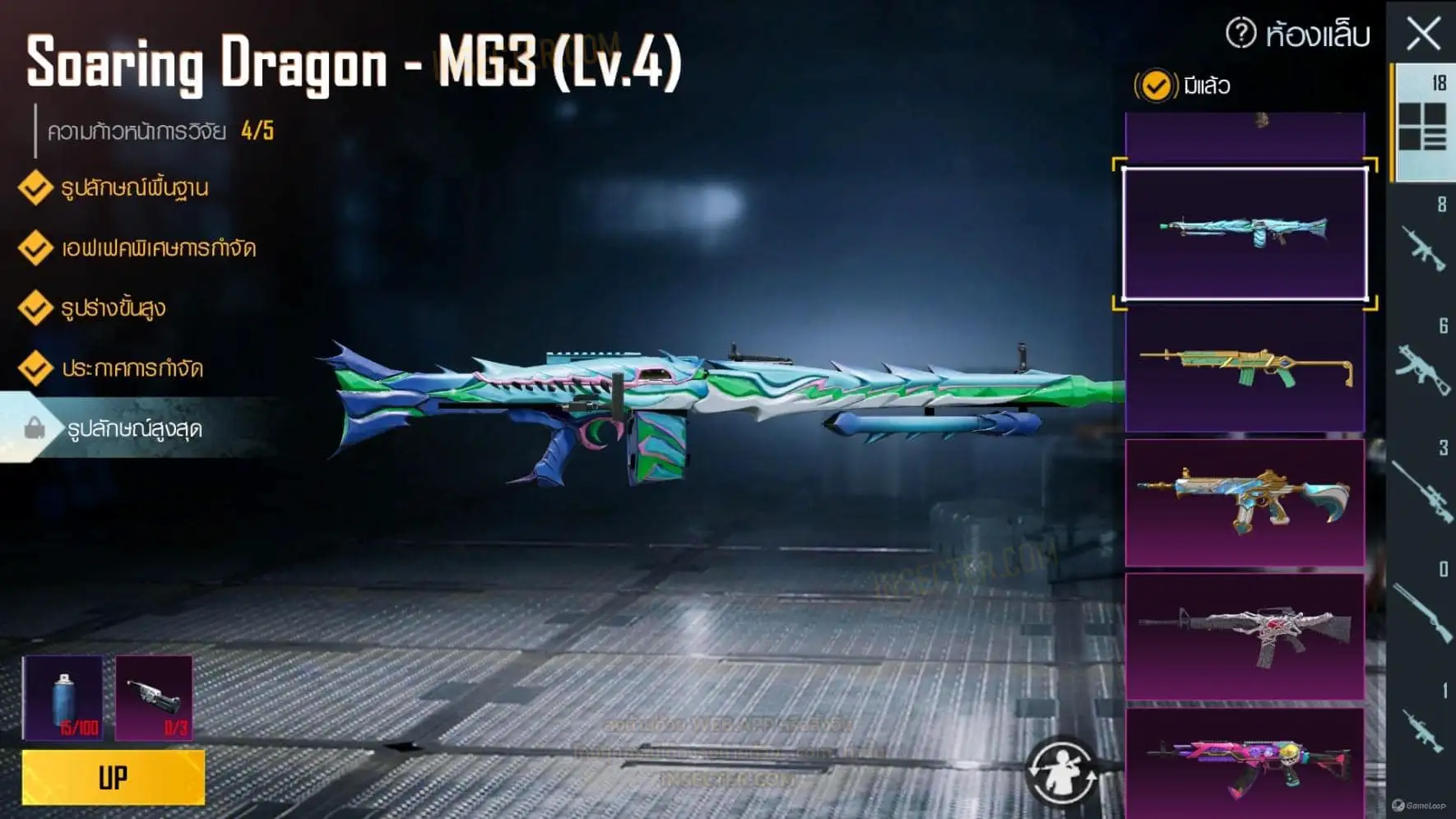The width and height of the screenshot is (1456, 819).
Task: Switch to the all-weapons grid category tab
Action: [1422, 125]
